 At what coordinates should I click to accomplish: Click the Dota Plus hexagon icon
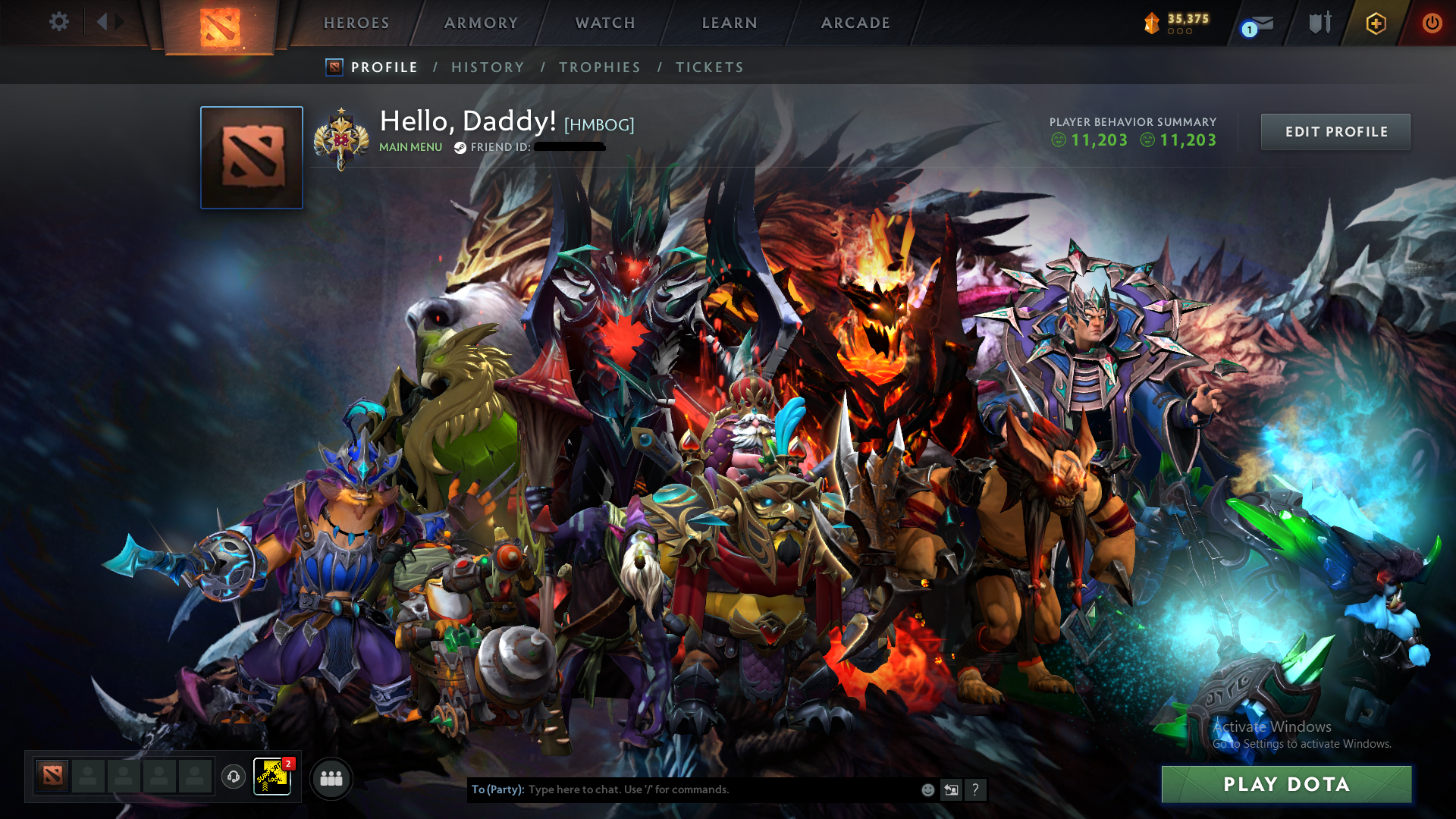(x=1375, y=24)
